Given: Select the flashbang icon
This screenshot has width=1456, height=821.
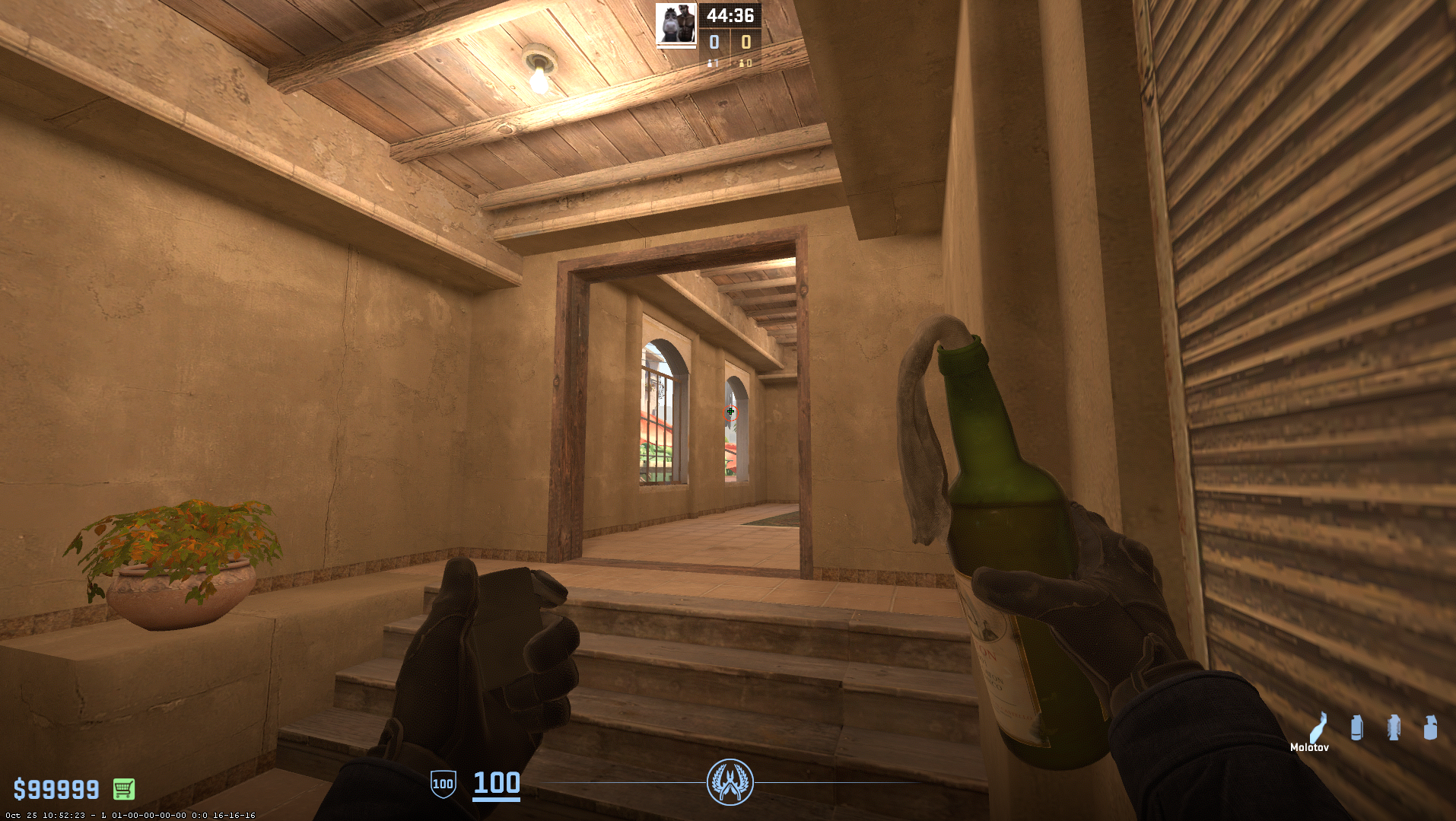Looking at the screenshot, I should point(1394,728).
